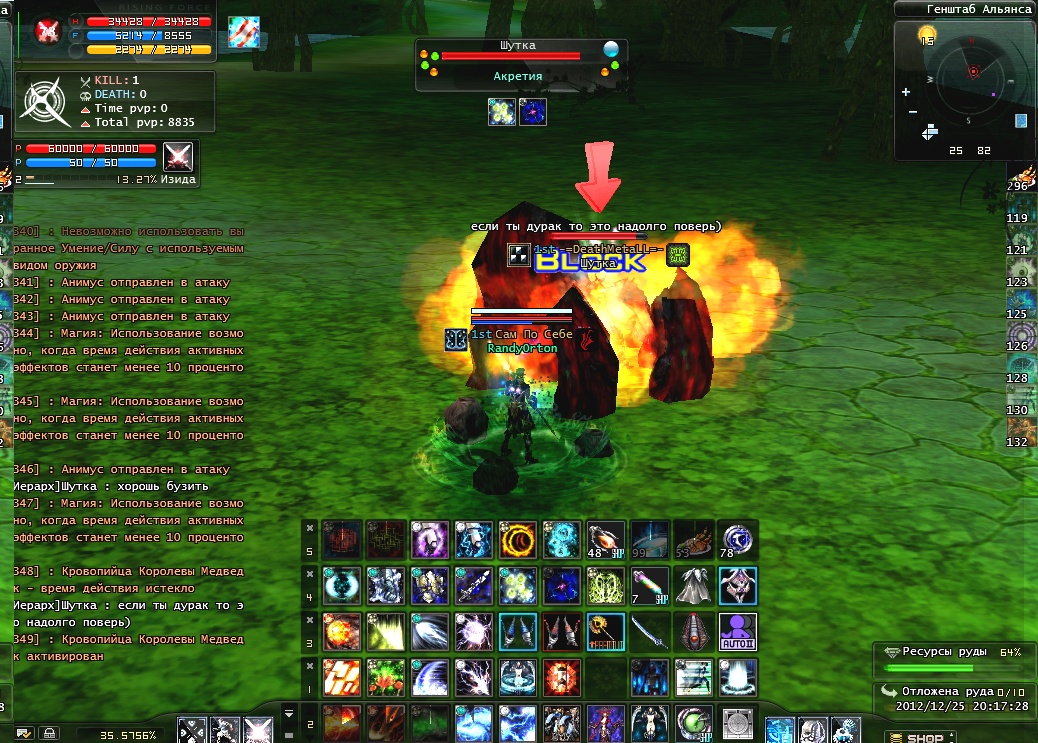Screen dimensions: 1038x743
Task: Close hotbar row 5 with its X
Action: click(309, 527)
